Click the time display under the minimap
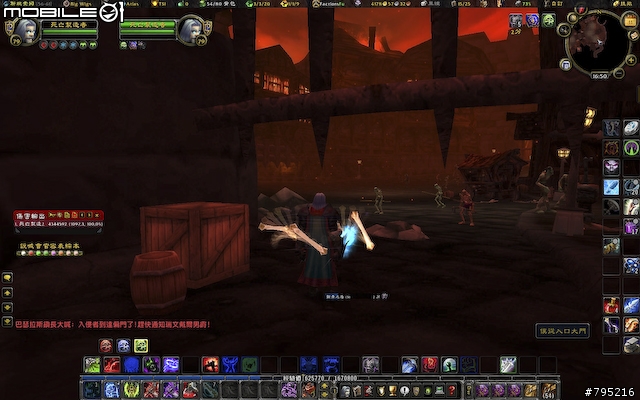The width and height of the screenshot is (640, 400). point(598,75)
